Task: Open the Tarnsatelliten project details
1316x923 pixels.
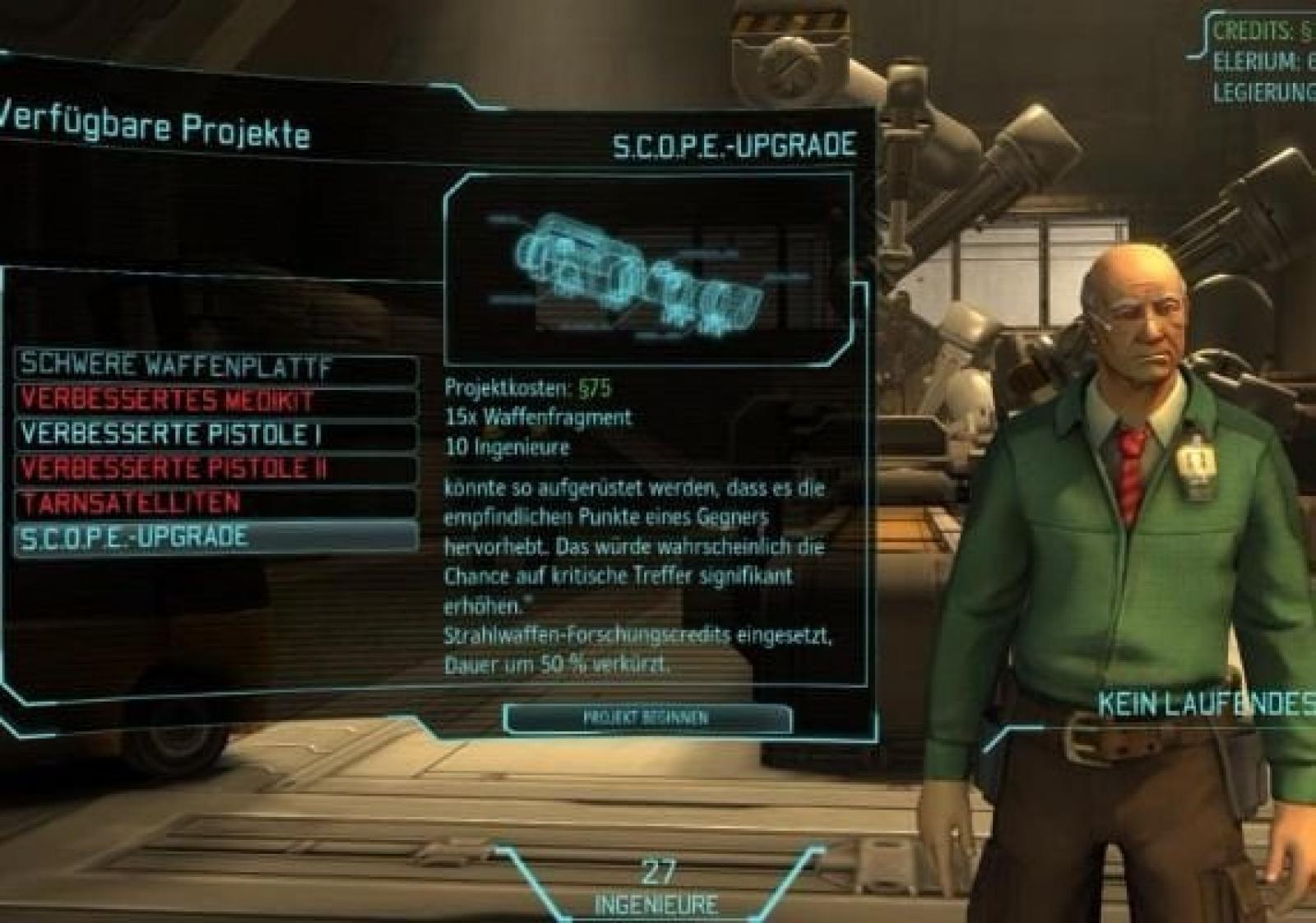Action: point(215,503)
